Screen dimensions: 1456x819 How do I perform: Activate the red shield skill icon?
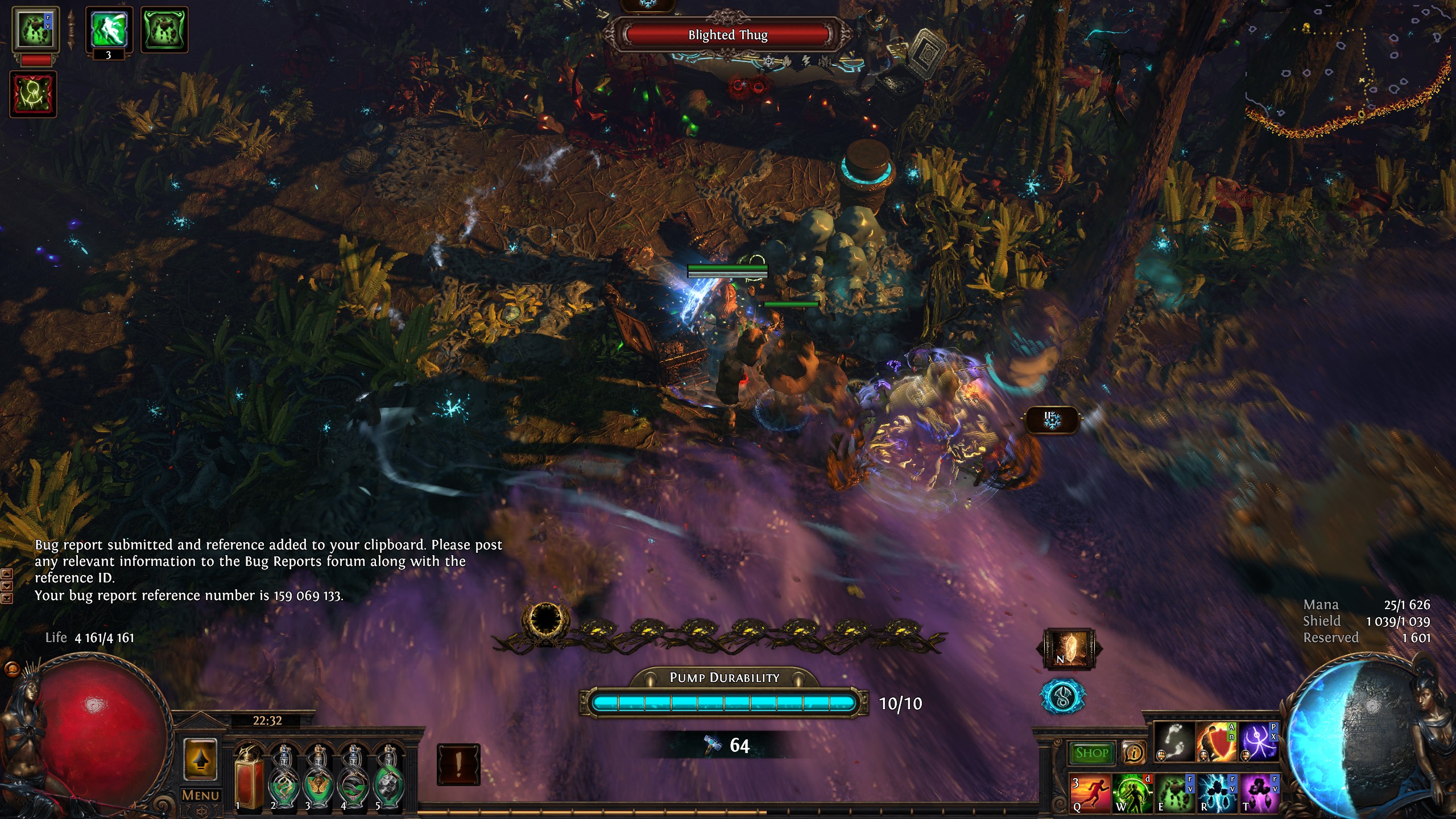pyautogui.click(x=1216, y=742)
